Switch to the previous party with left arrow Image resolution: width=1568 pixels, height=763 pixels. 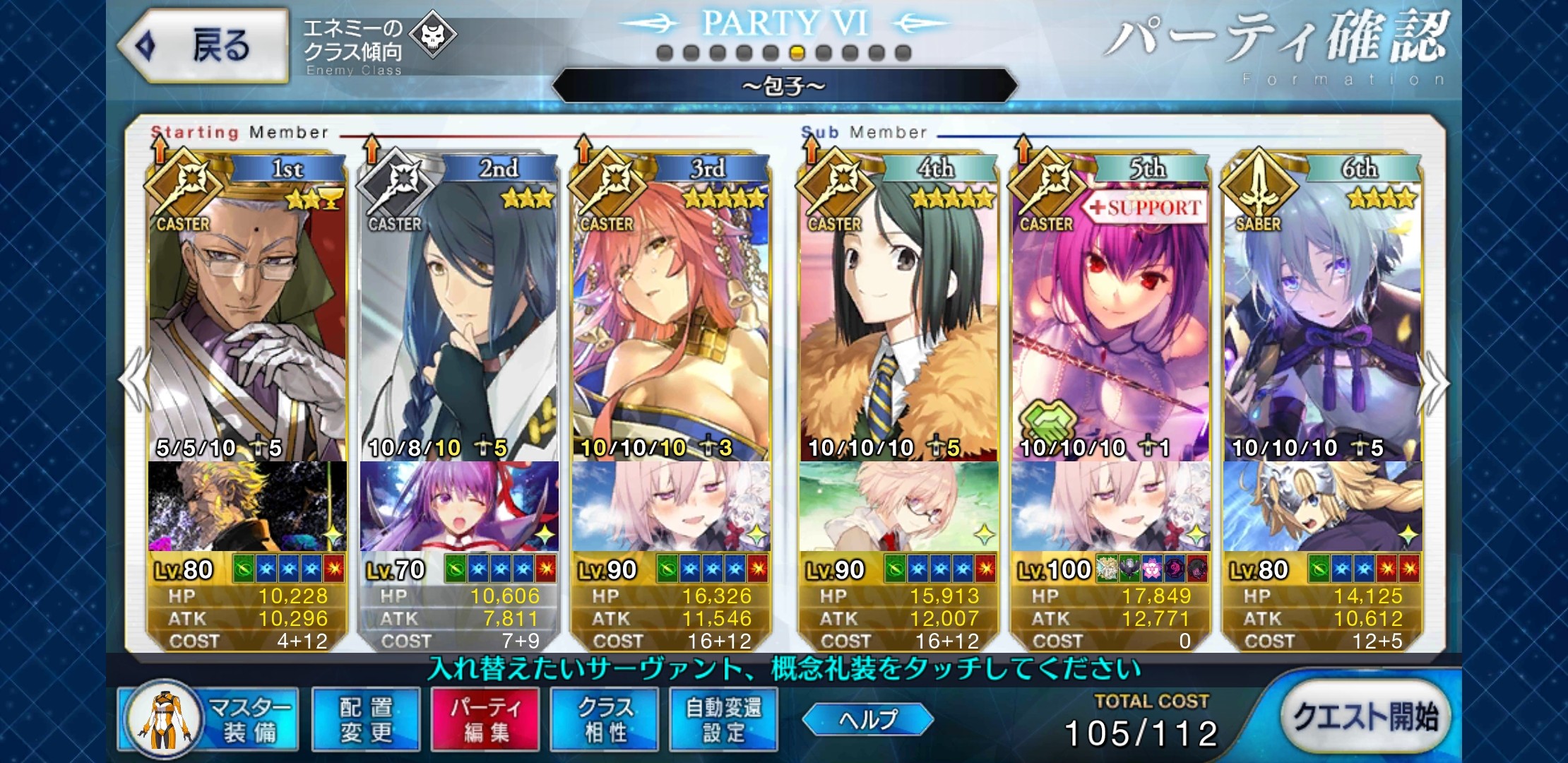133,381
